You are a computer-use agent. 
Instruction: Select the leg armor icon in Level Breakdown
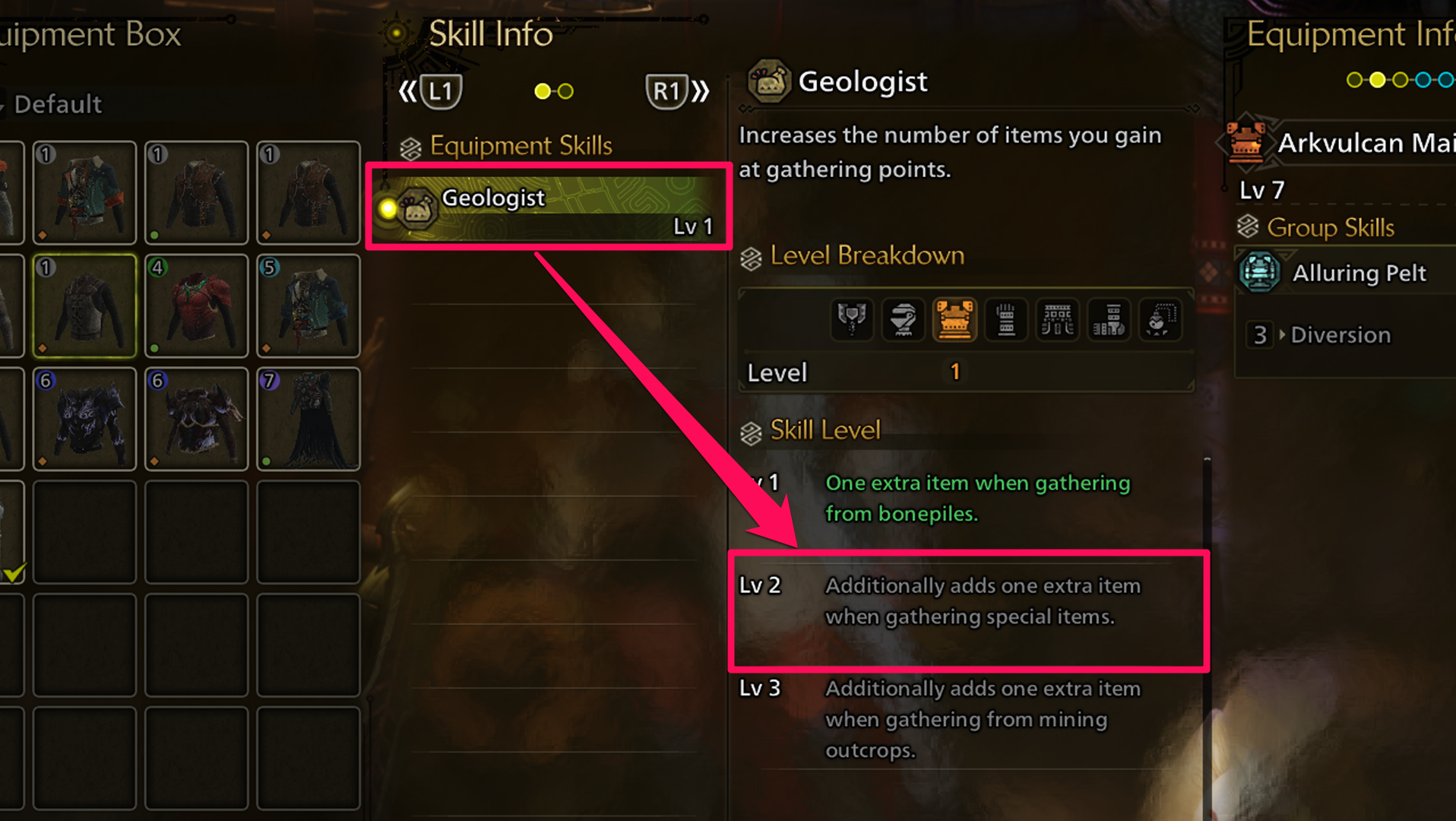point(1108,319)
